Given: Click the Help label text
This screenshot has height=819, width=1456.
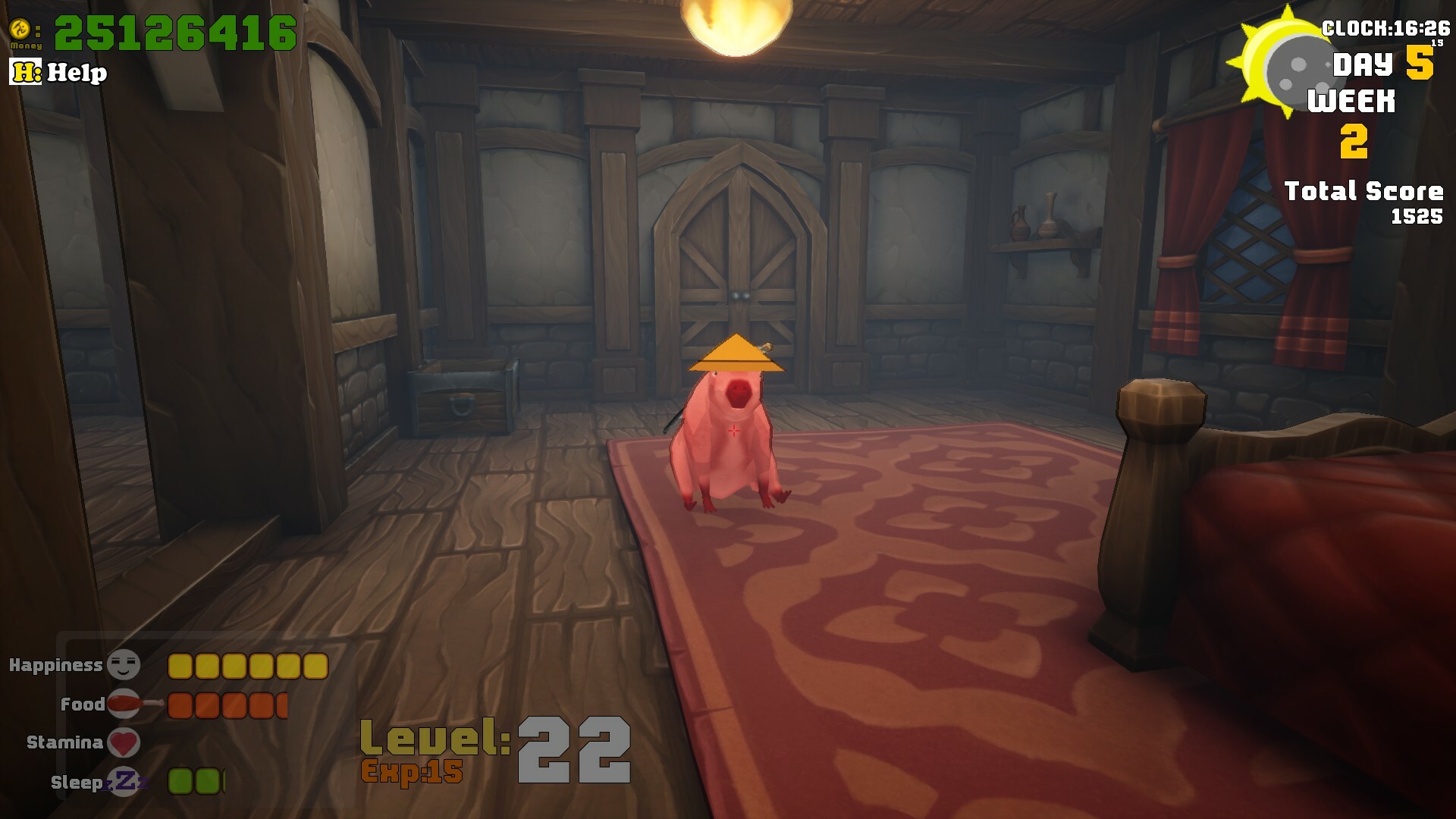Looking at the screenshot, I should (76, 74).
